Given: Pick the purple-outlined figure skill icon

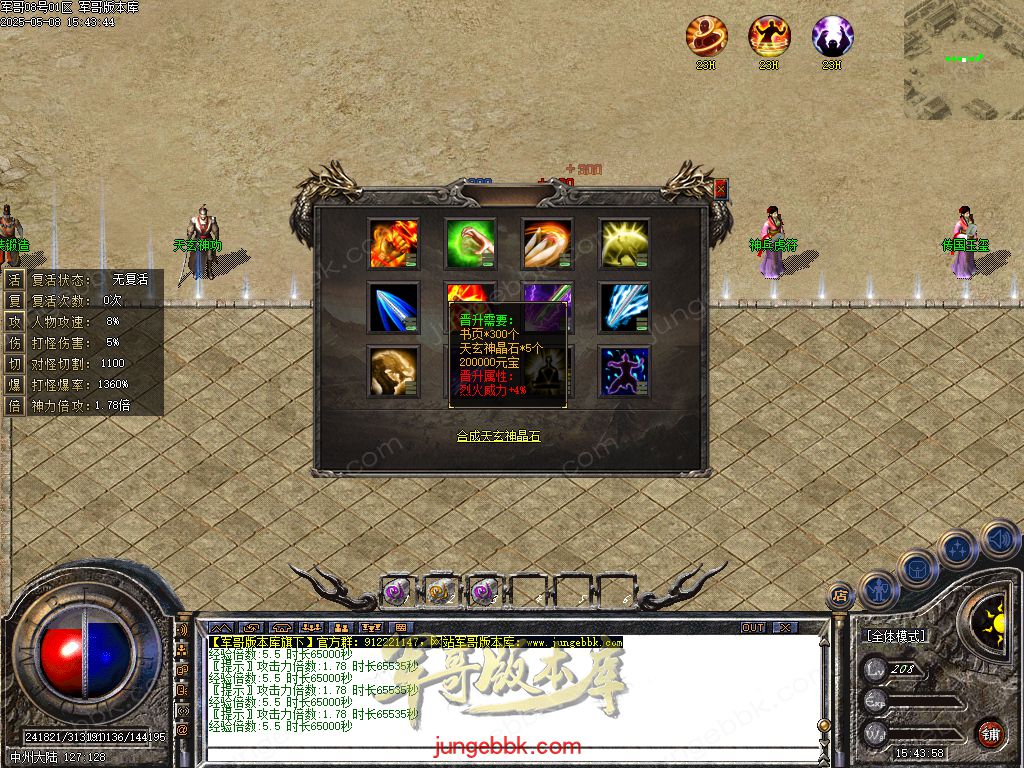Looking at the screenshot, I should click(624, 371).
